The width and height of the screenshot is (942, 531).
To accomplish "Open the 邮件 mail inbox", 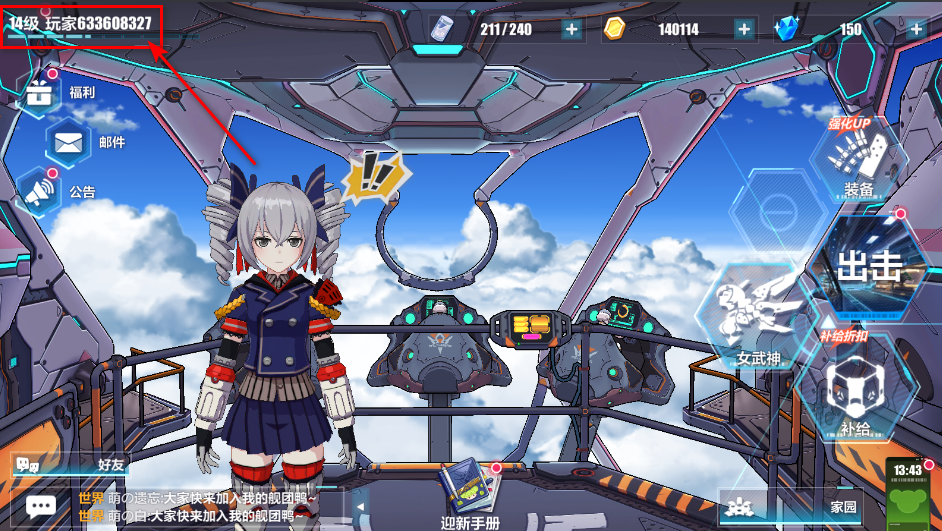I will point(68,142).
